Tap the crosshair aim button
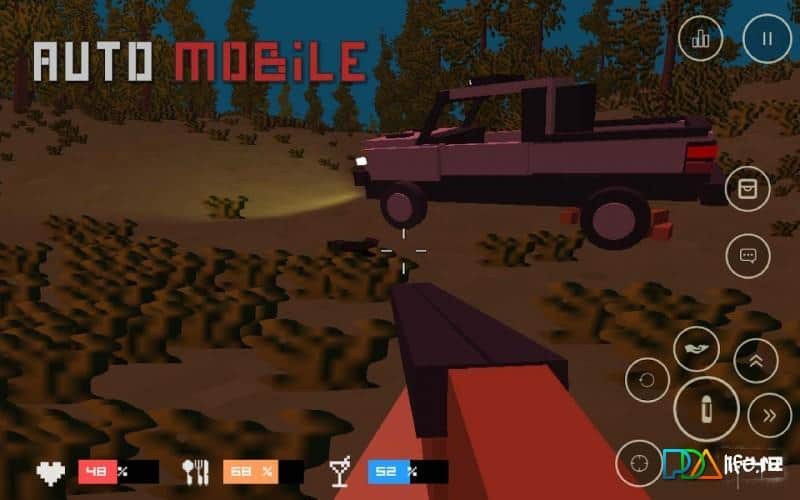800x500 pixels. pos(638,463)
